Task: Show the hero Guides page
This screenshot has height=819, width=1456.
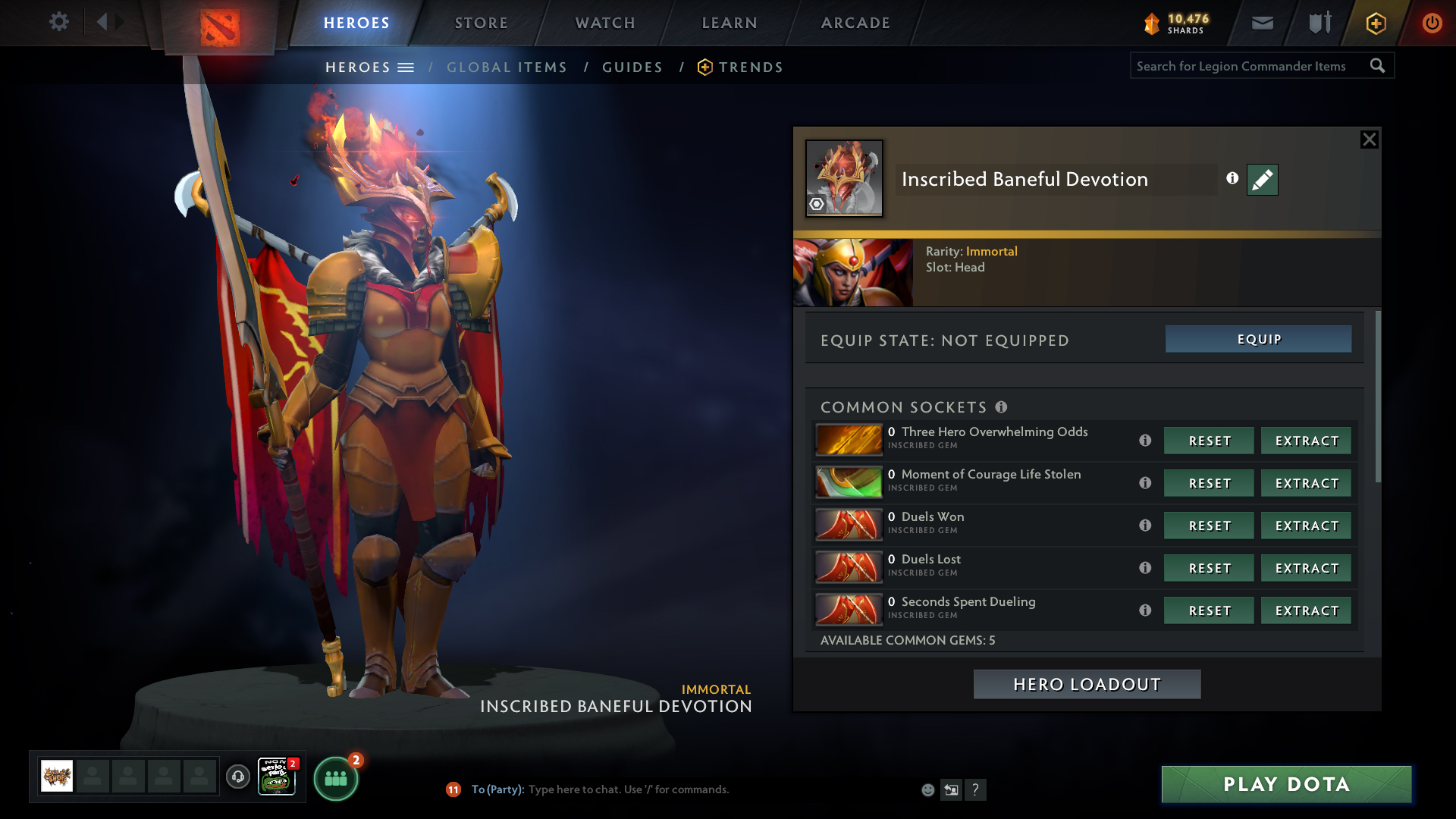Action: point(632,67)
